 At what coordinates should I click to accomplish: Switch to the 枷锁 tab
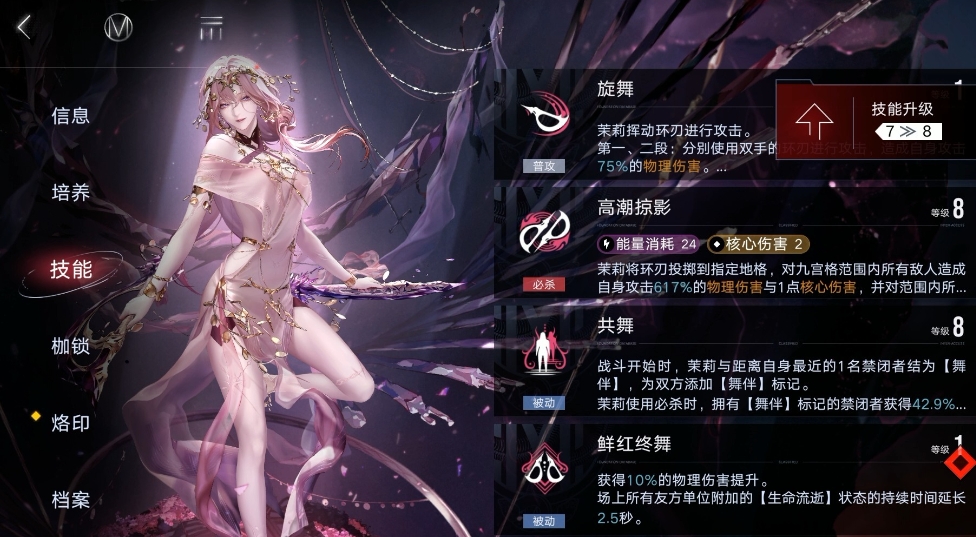click(71, 346)
